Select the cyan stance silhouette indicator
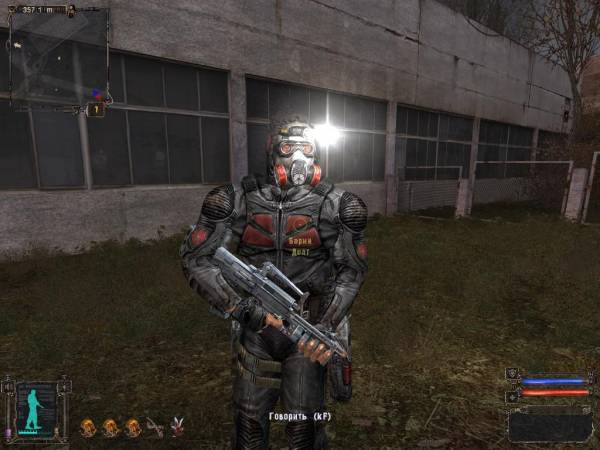 coord(35,410)
